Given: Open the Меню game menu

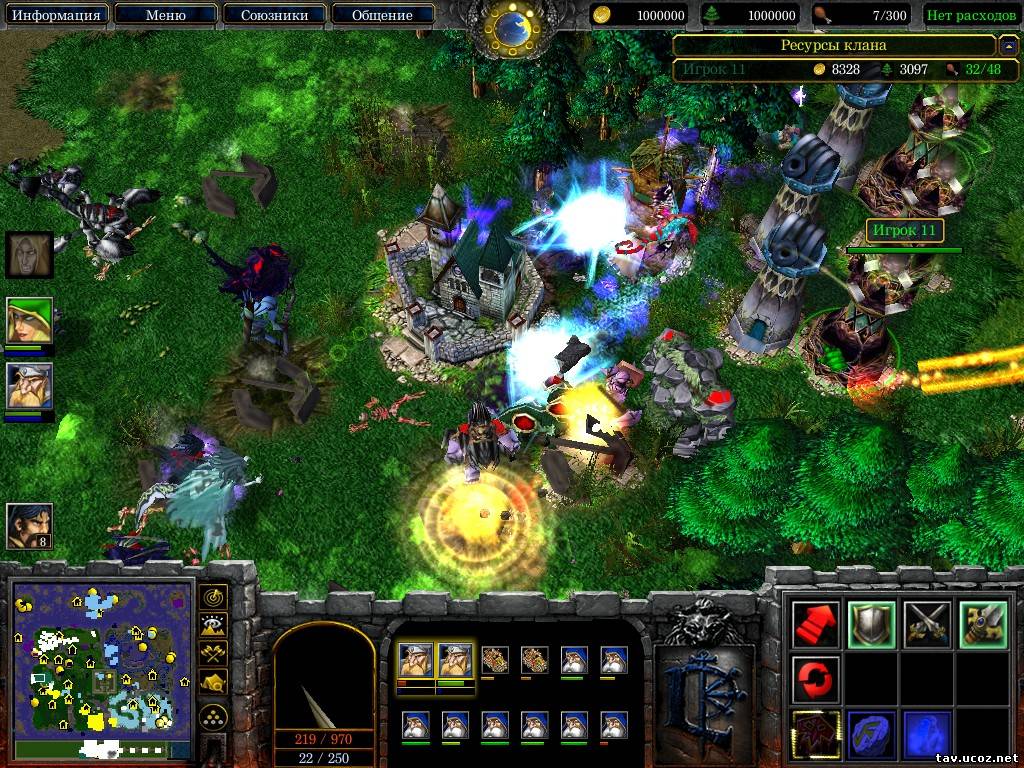Looking at the screenshot, I should click(x=165, y=15).
